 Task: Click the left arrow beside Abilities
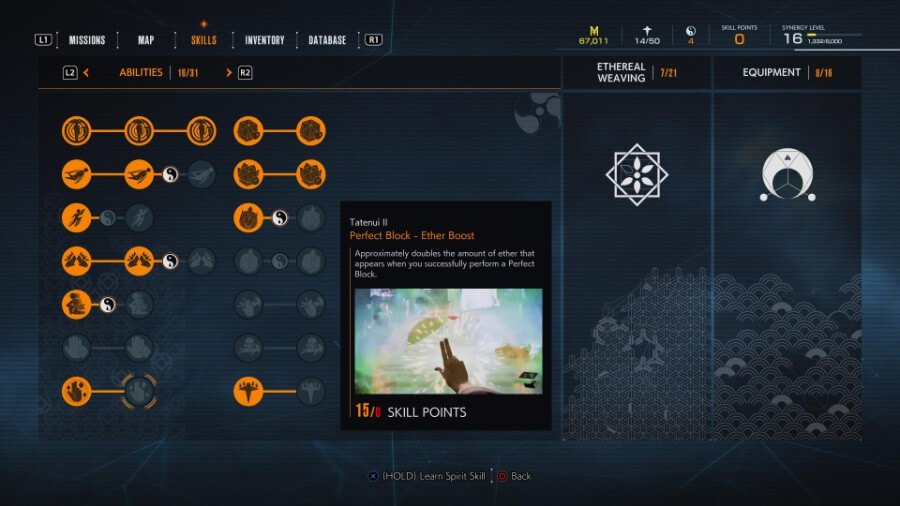pos(87,72)
